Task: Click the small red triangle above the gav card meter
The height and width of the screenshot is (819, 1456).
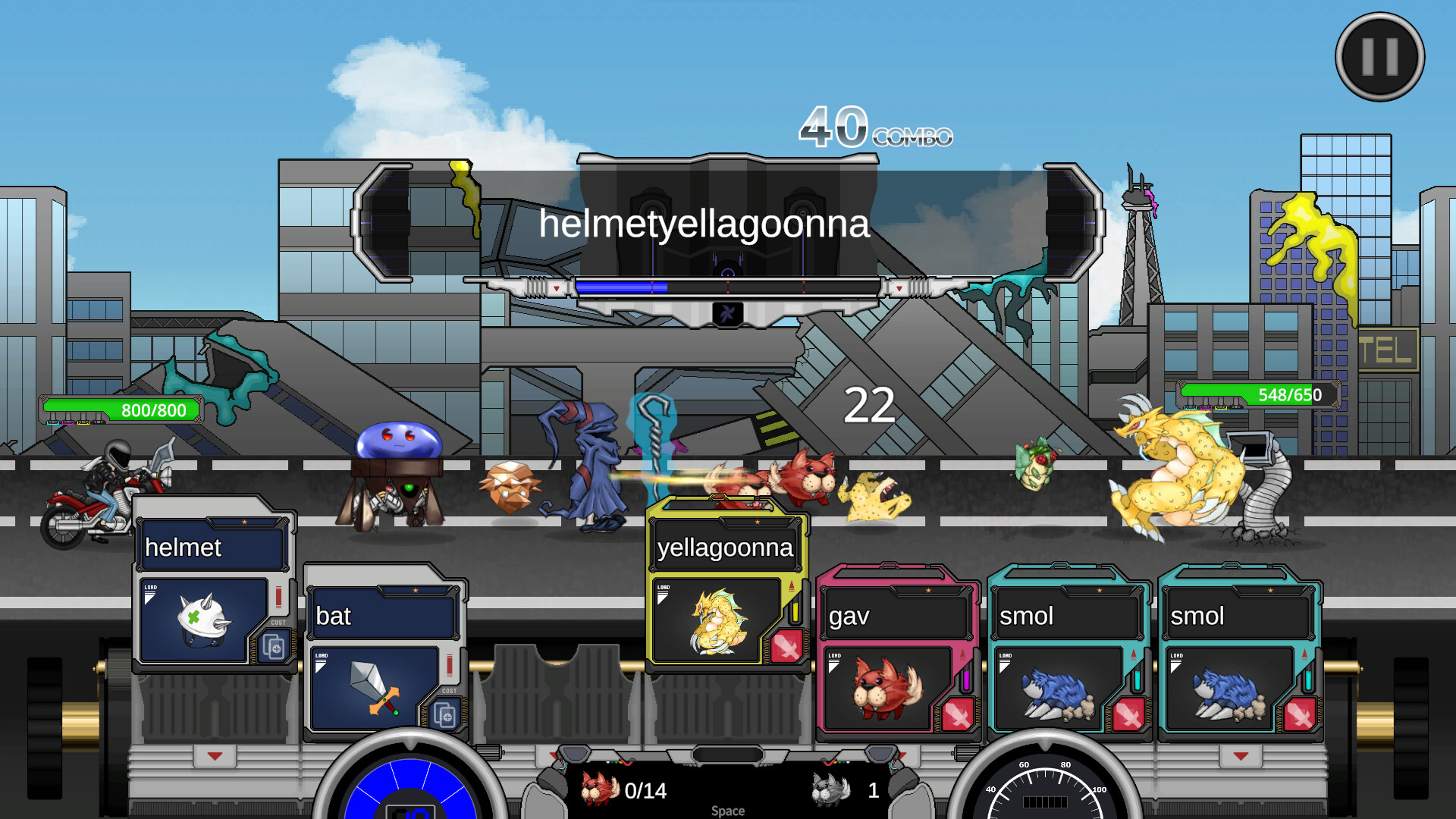Action: pos(962,654)
